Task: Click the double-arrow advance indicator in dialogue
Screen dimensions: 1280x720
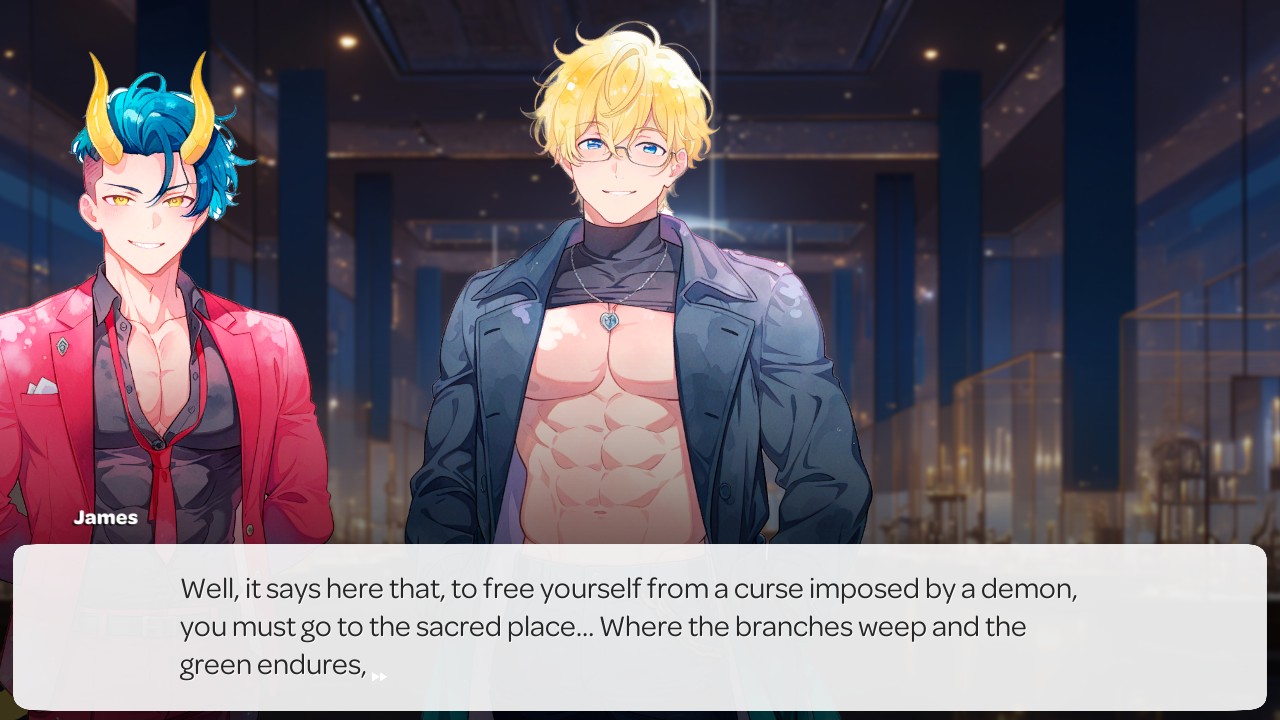Action: tap(378, 676)
